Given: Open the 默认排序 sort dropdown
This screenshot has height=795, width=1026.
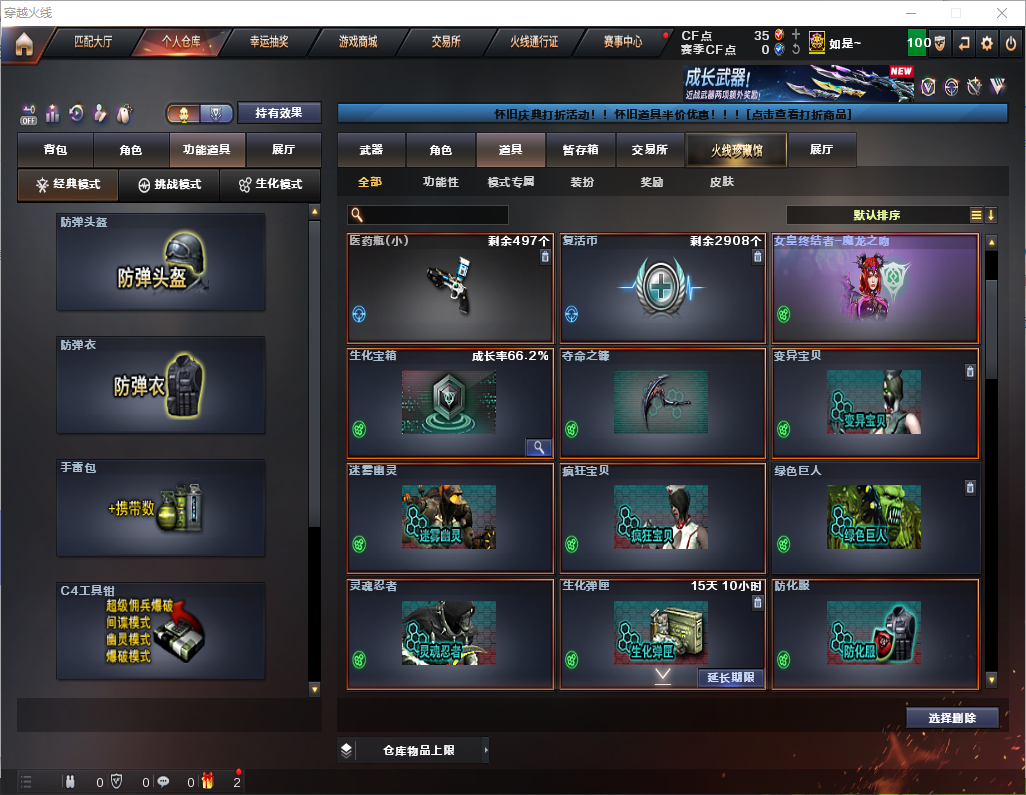Looking at the screenshot, I should (x=876, y=215).
